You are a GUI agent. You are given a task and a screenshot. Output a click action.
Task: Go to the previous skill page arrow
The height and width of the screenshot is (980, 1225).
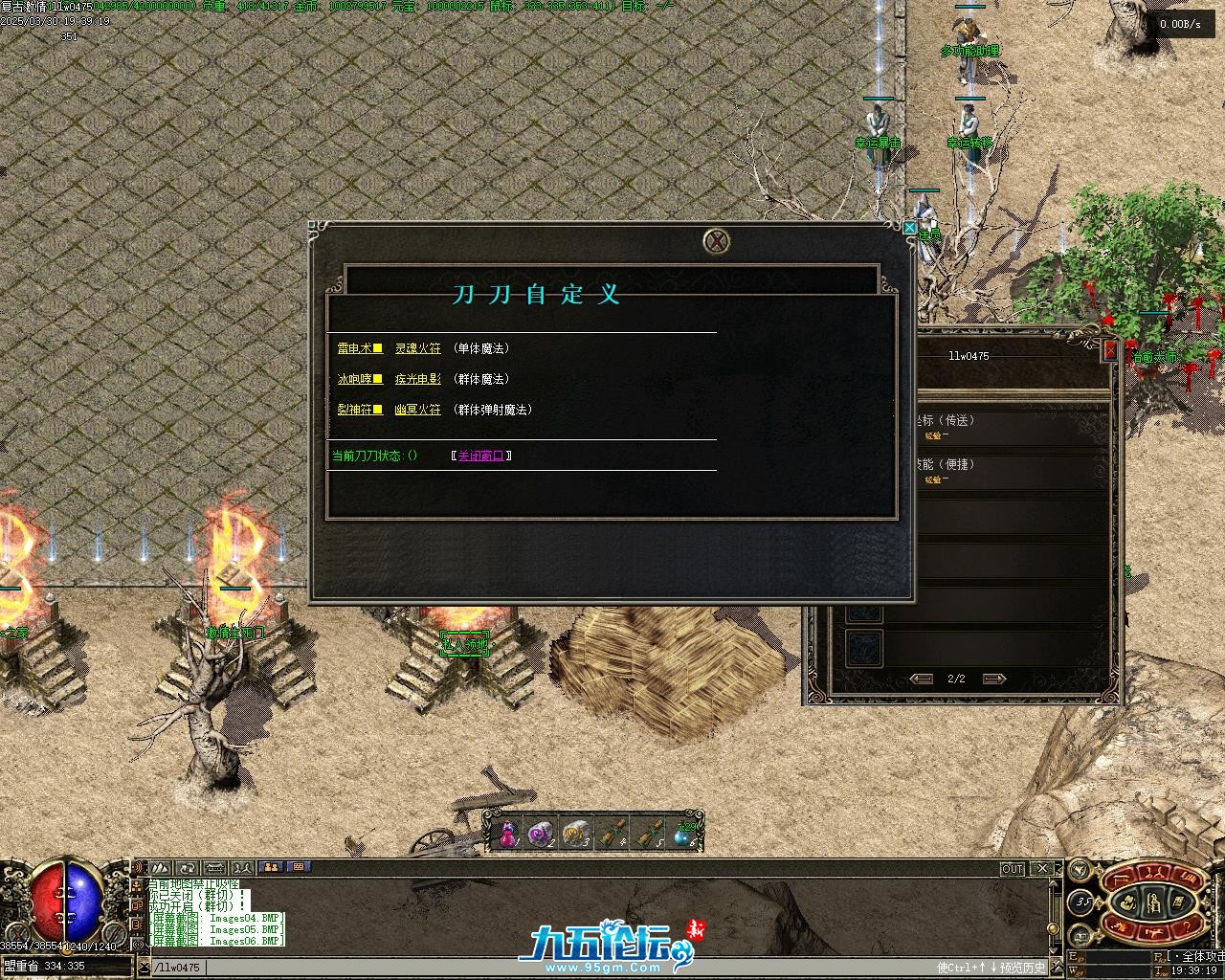click(x=922, y=679)
